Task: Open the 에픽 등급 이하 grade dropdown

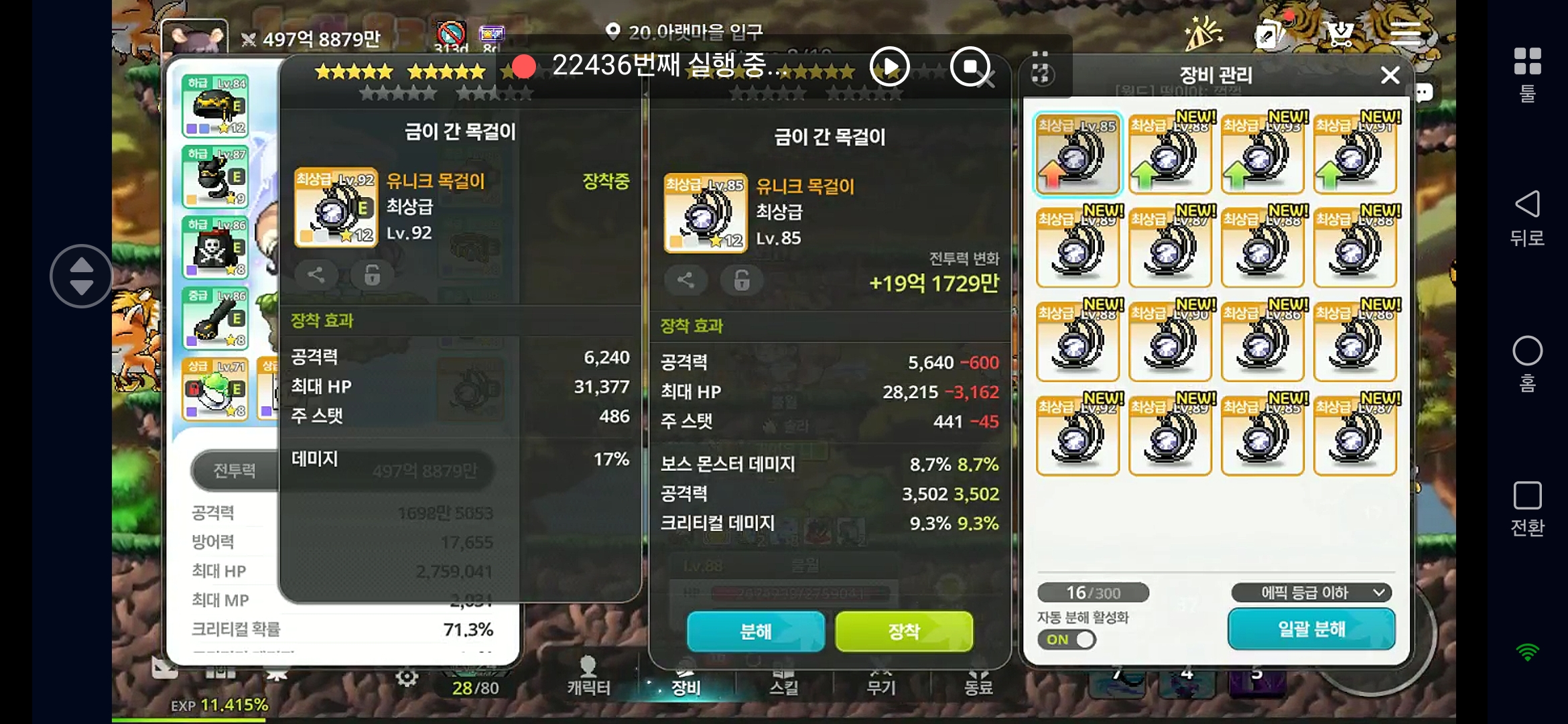Action: pyautogui.click(x=1311, y=593)
